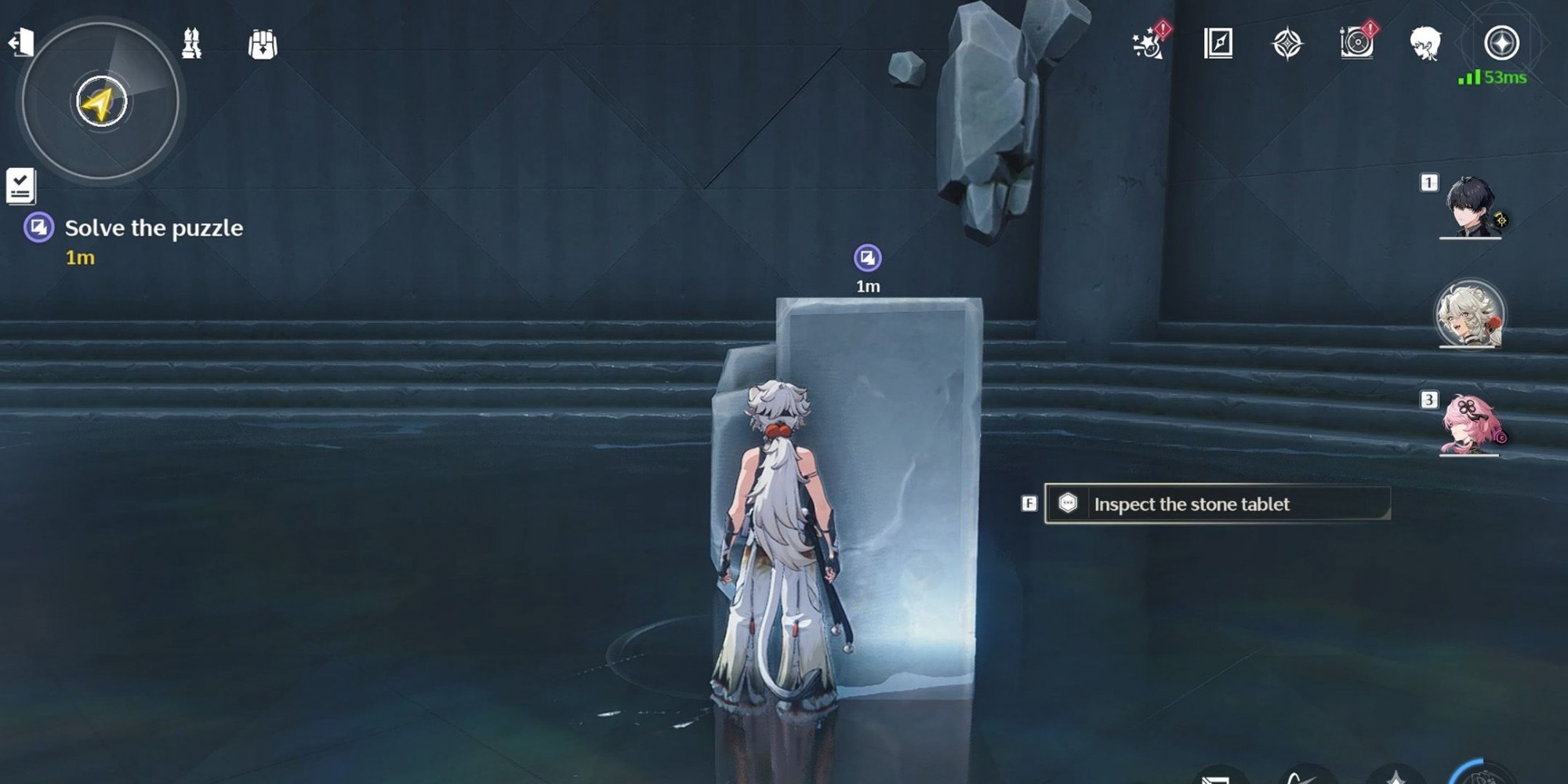Open the chess-piece tower icon

point(191,44)
